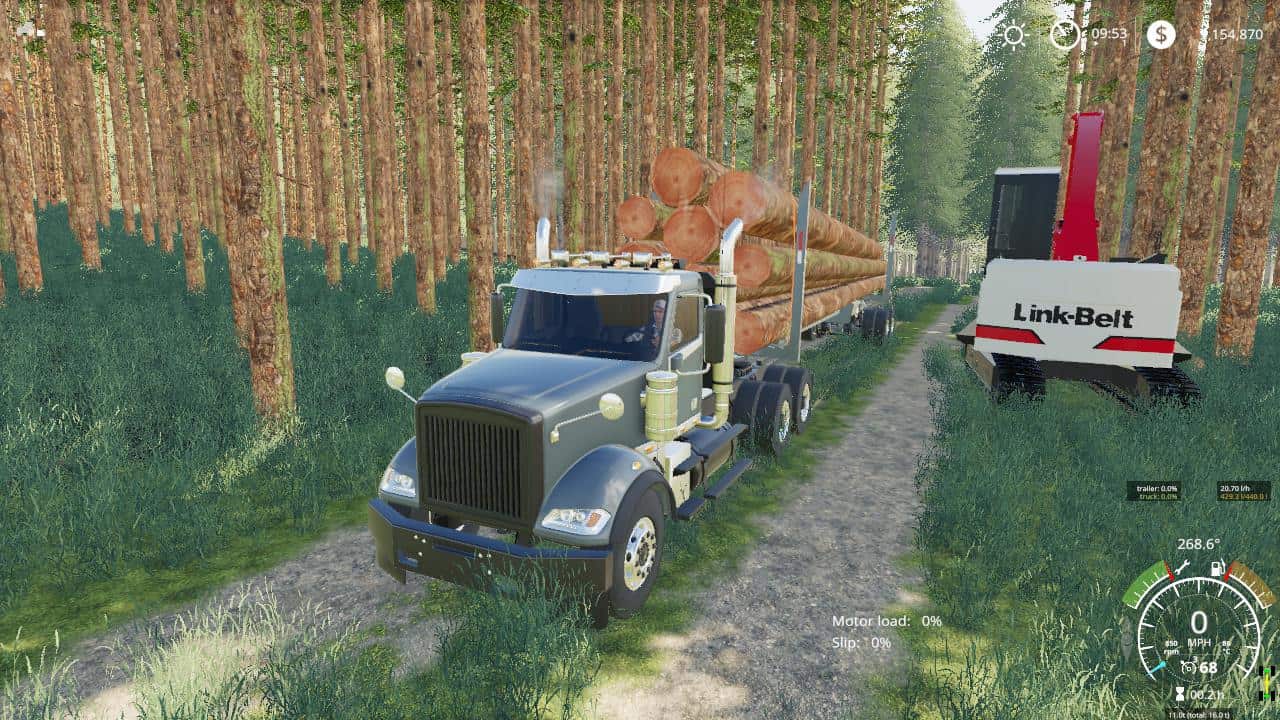1280x720 pixels.
Task: Expand the total weight readout 11.0t
Action: (x=1199, y=712)
